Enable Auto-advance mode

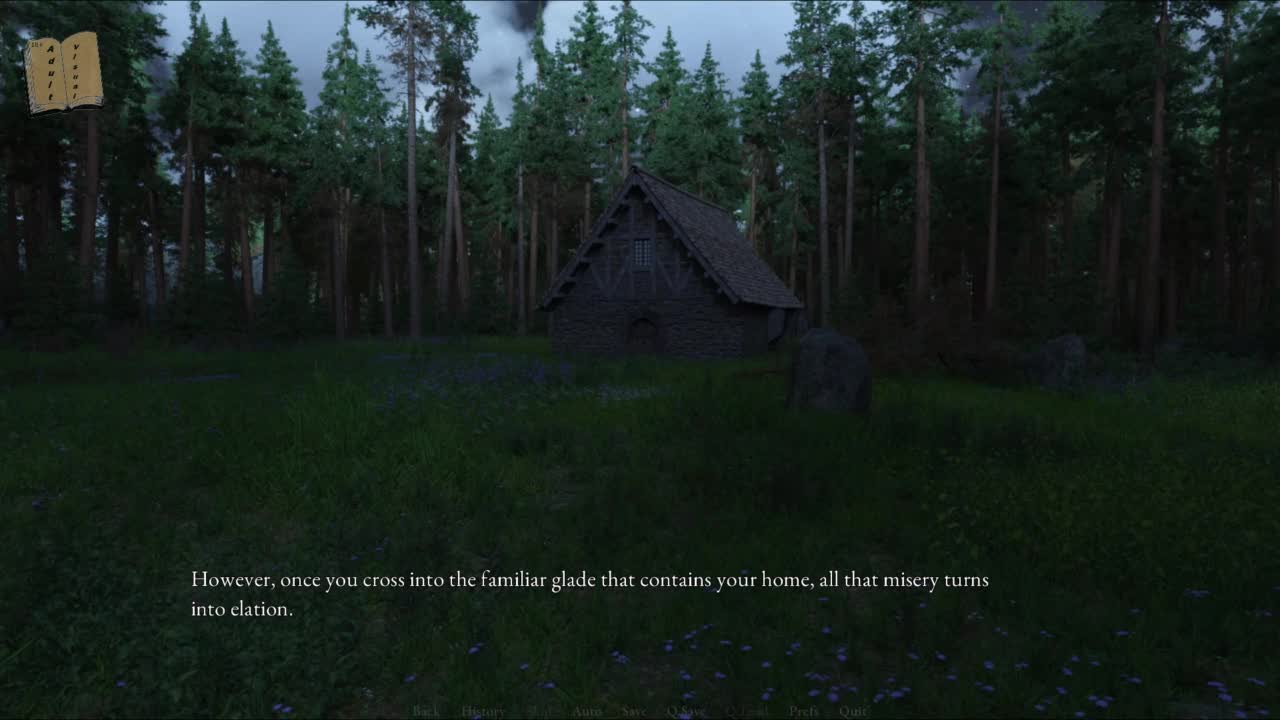tap(587, 711)
